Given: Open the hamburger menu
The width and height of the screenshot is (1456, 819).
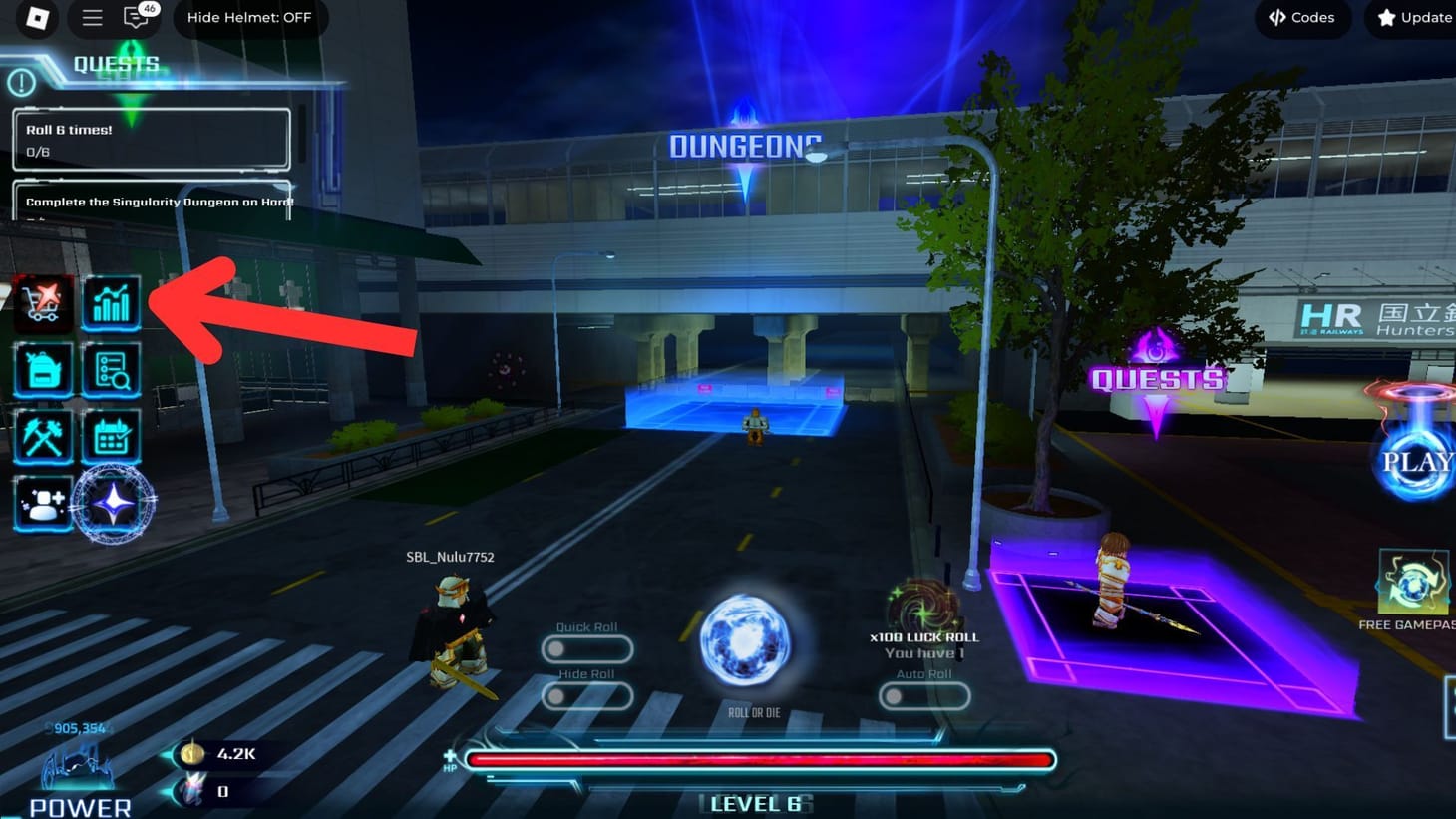Looking at the screenshot, I should coord(91,17).
